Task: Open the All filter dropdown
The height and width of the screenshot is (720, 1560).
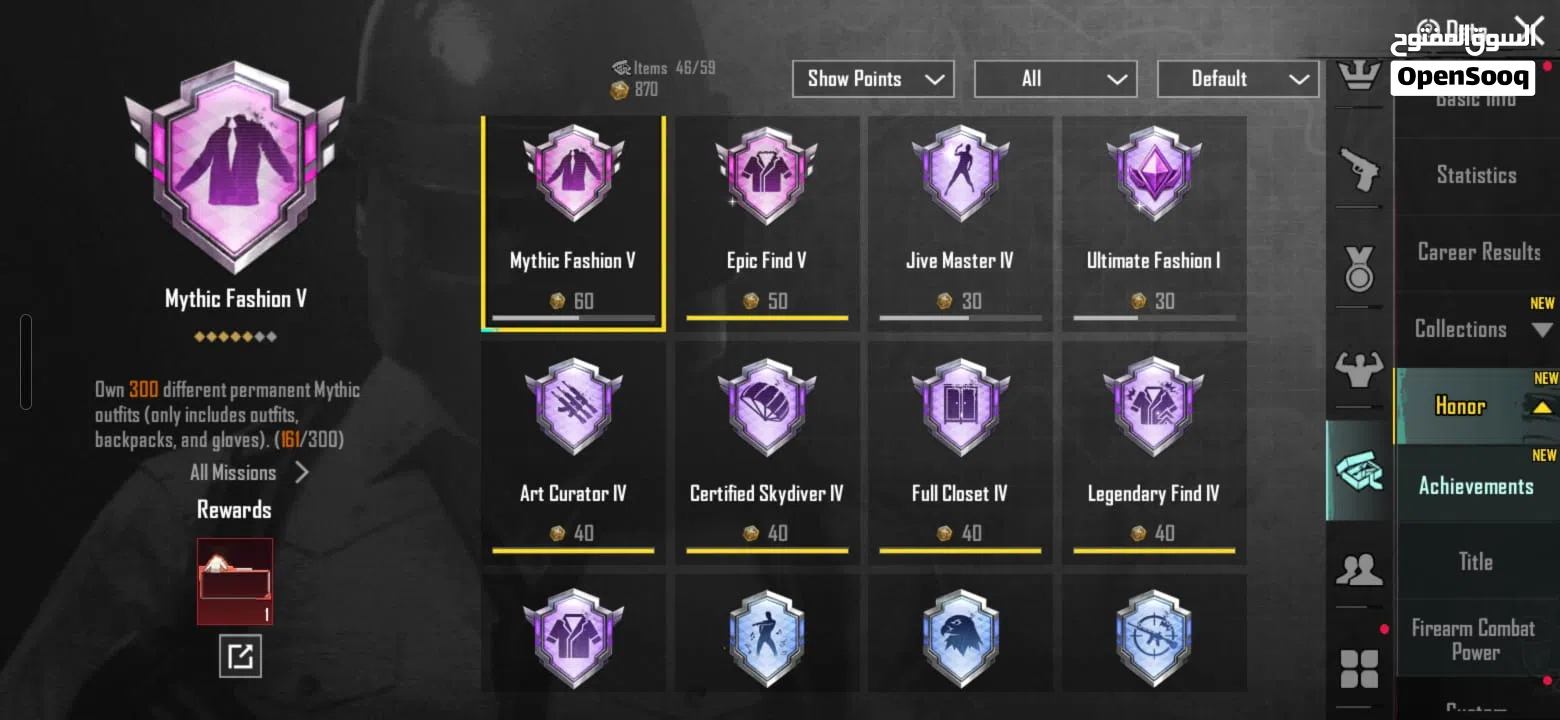Action: [1055, 78]
